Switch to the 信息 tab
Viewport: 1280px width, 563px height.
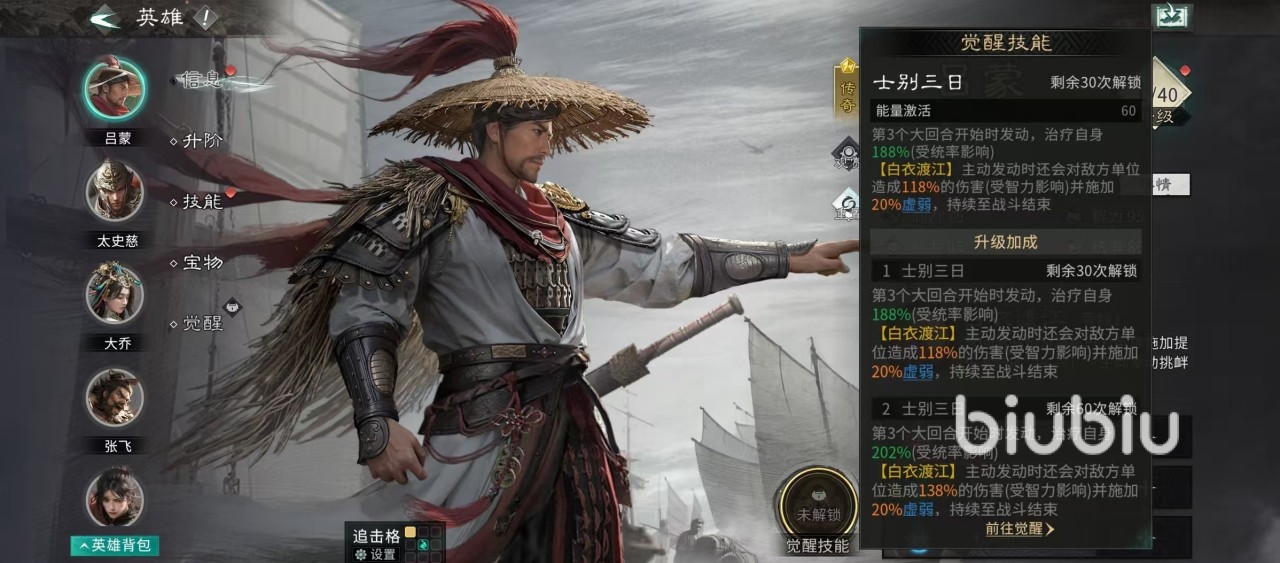point(202,79)
